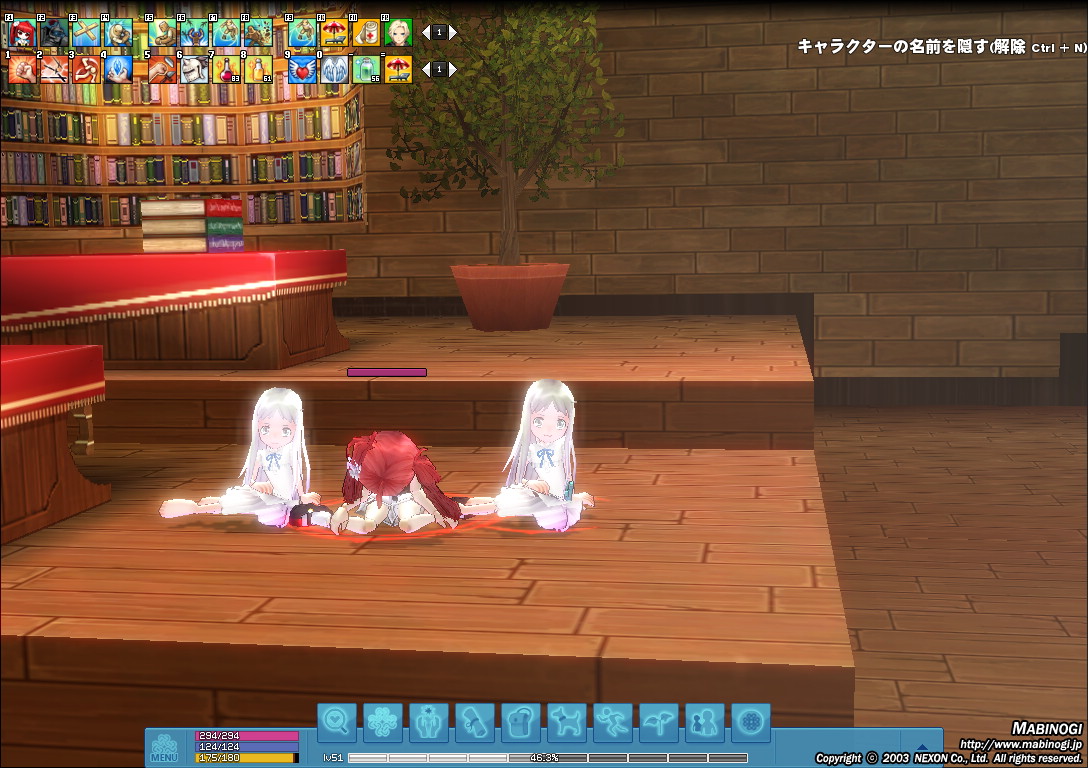Use the red potion in slot 7
Image resolution: width=1088 pixels, height=768 pixels.
[x=227, y=69]
